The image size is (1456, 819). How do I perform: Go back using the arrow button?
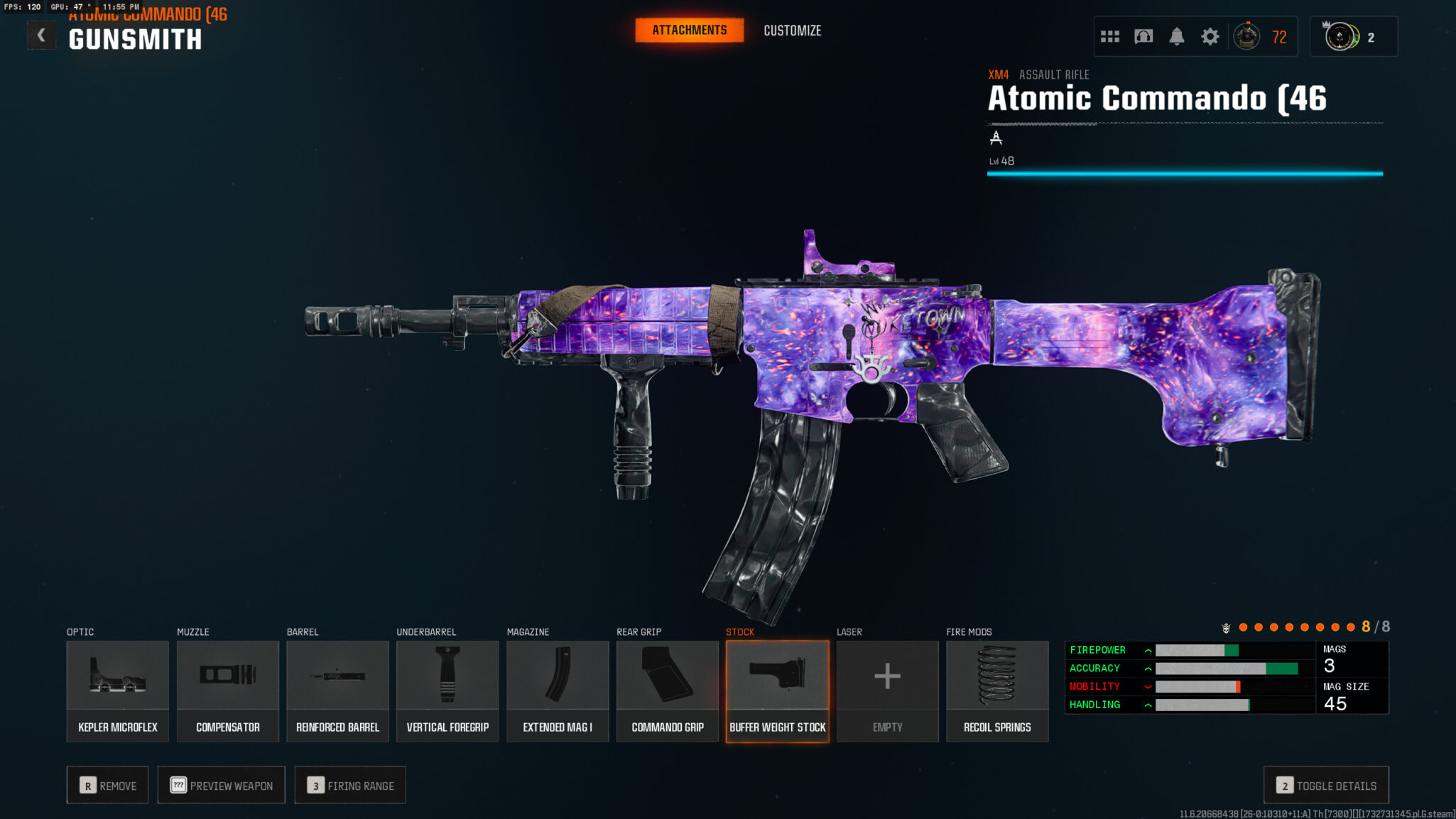click(41, 36)
